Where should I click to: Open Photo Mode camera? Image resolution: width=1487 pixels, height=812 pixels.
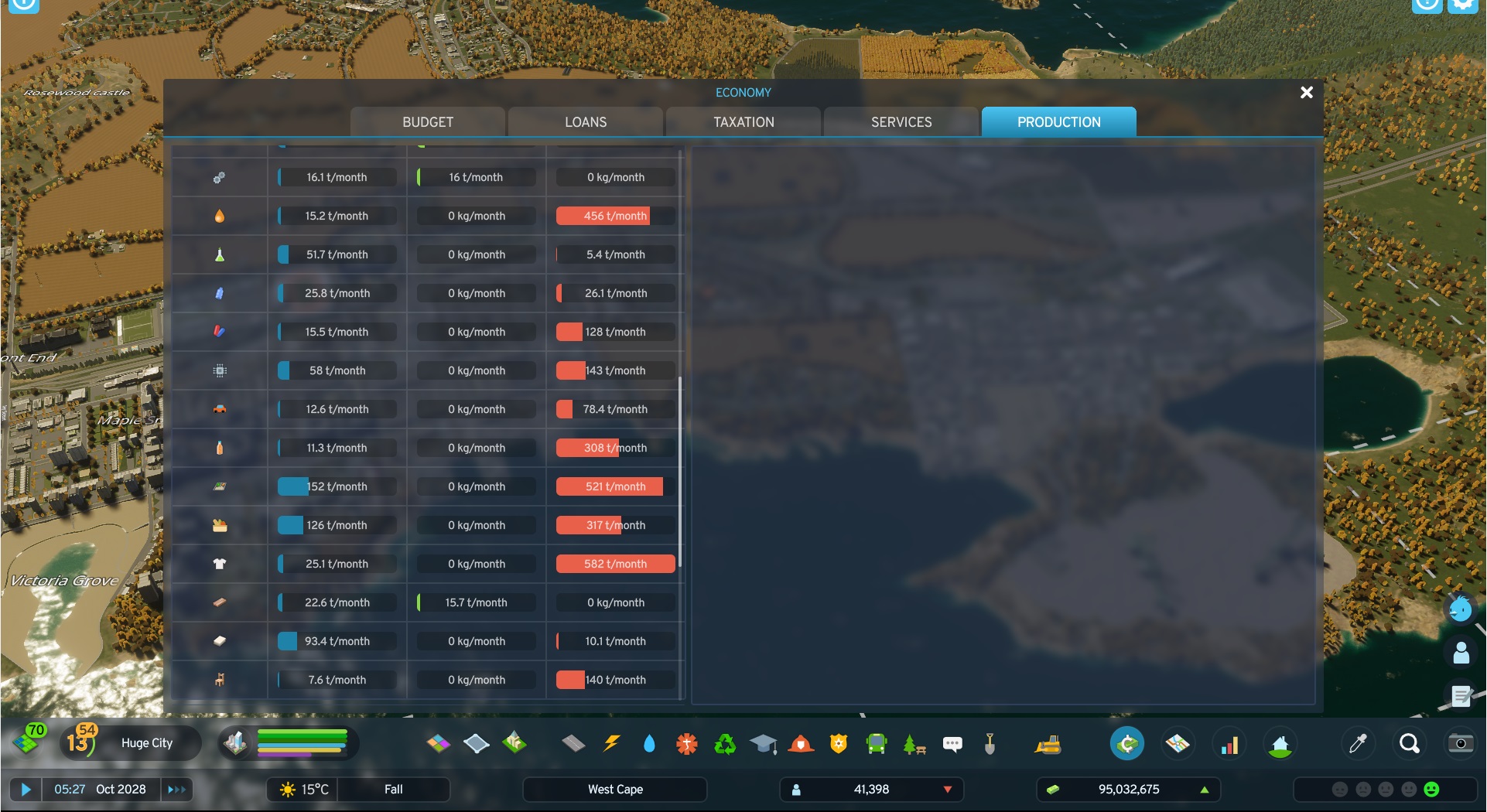[x=1461, y=743]
